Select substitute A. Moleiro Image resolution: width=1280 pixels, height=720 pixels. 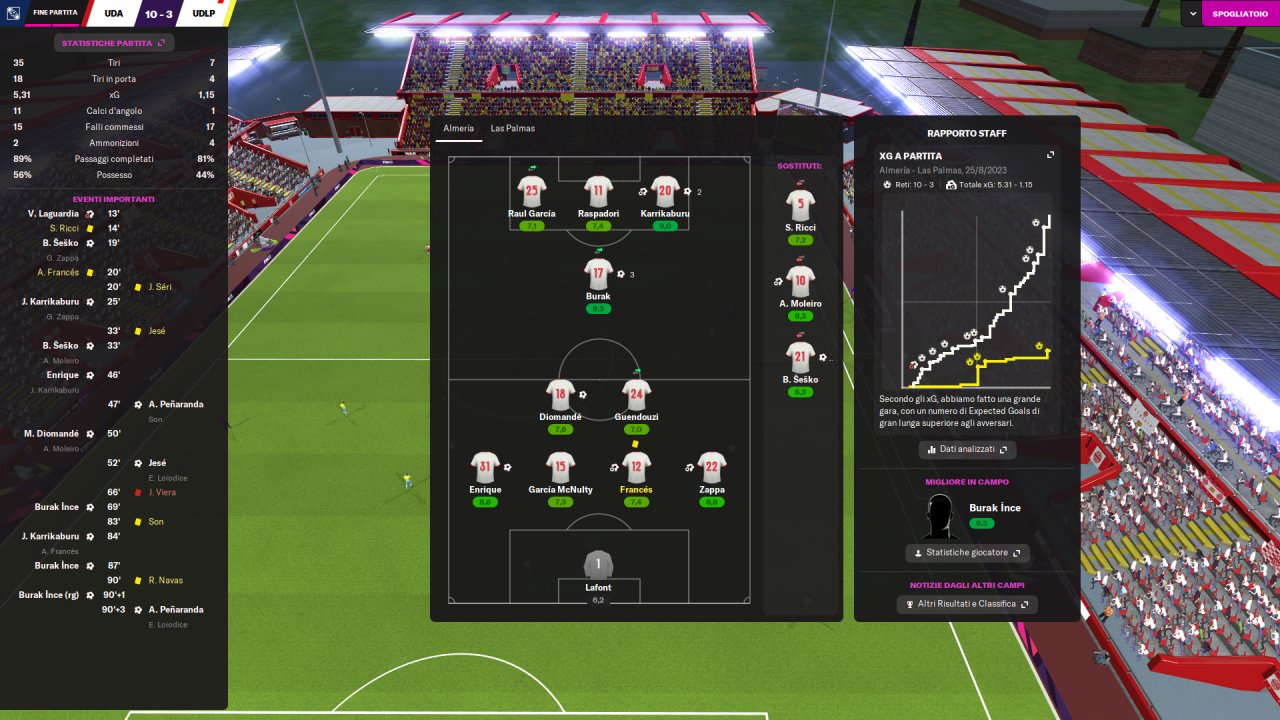point(800,281)
